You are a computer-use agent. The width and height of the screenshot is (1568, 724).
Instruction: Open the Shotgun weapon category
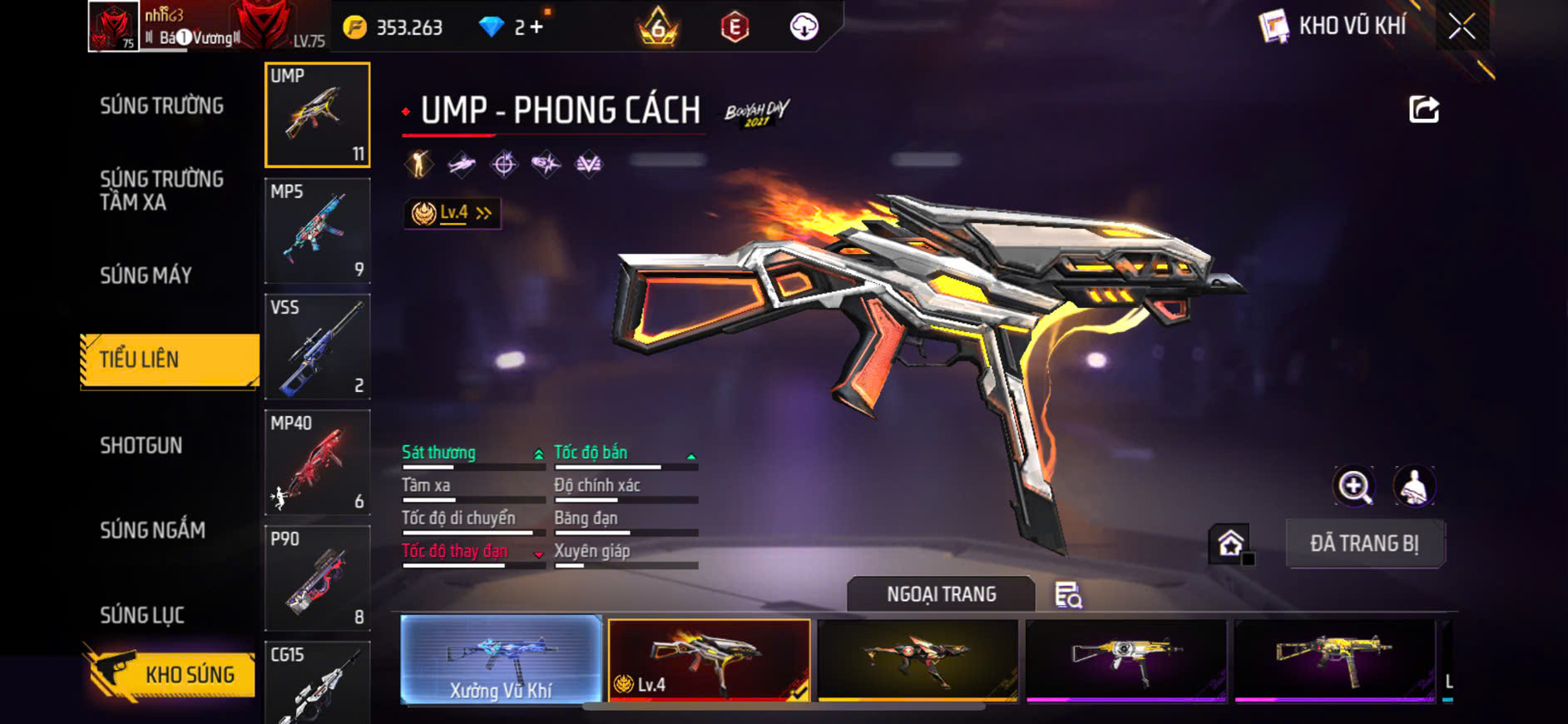(x=141, y=445)
